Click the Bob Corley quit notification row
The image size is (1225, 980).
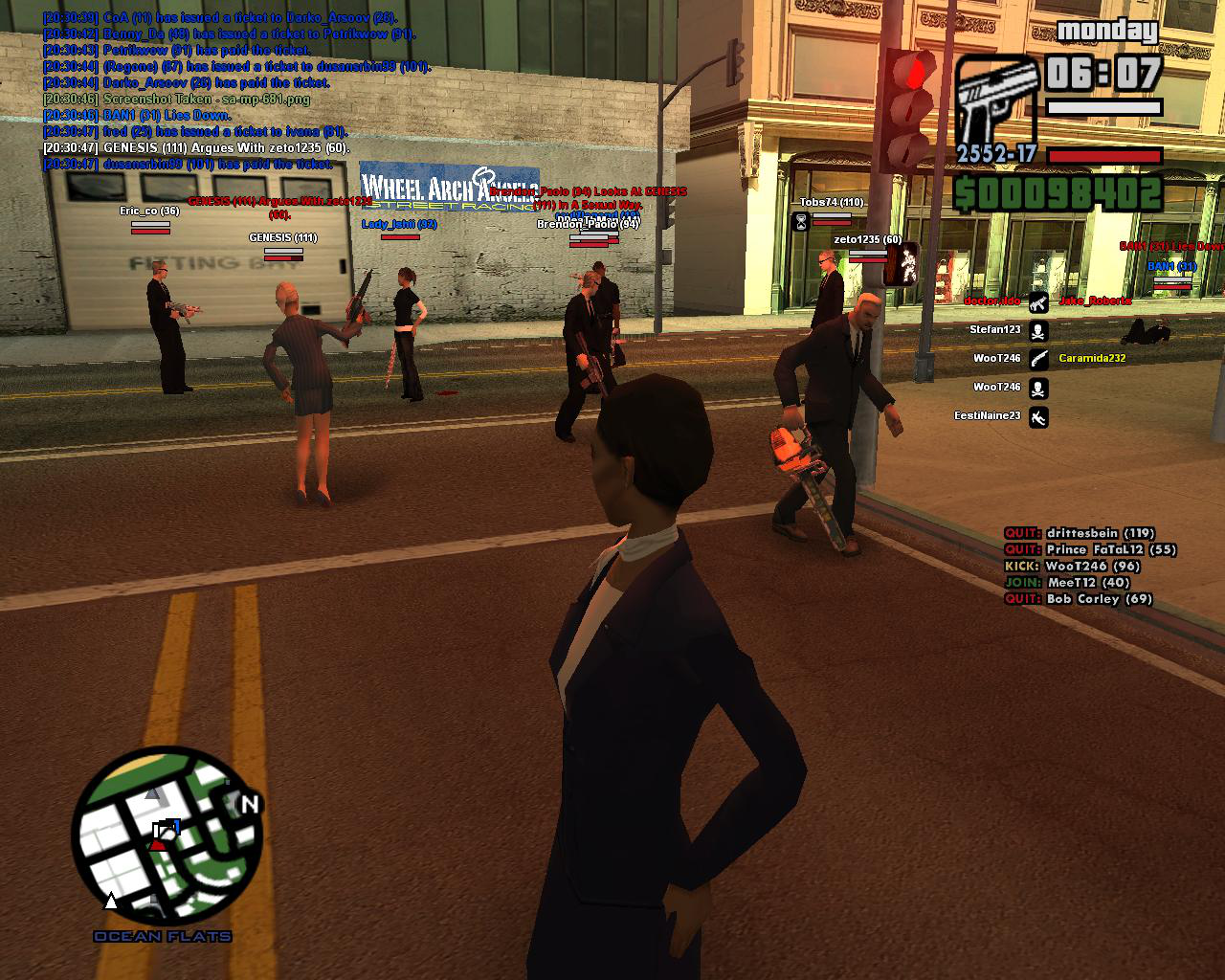pos(1078,599)
